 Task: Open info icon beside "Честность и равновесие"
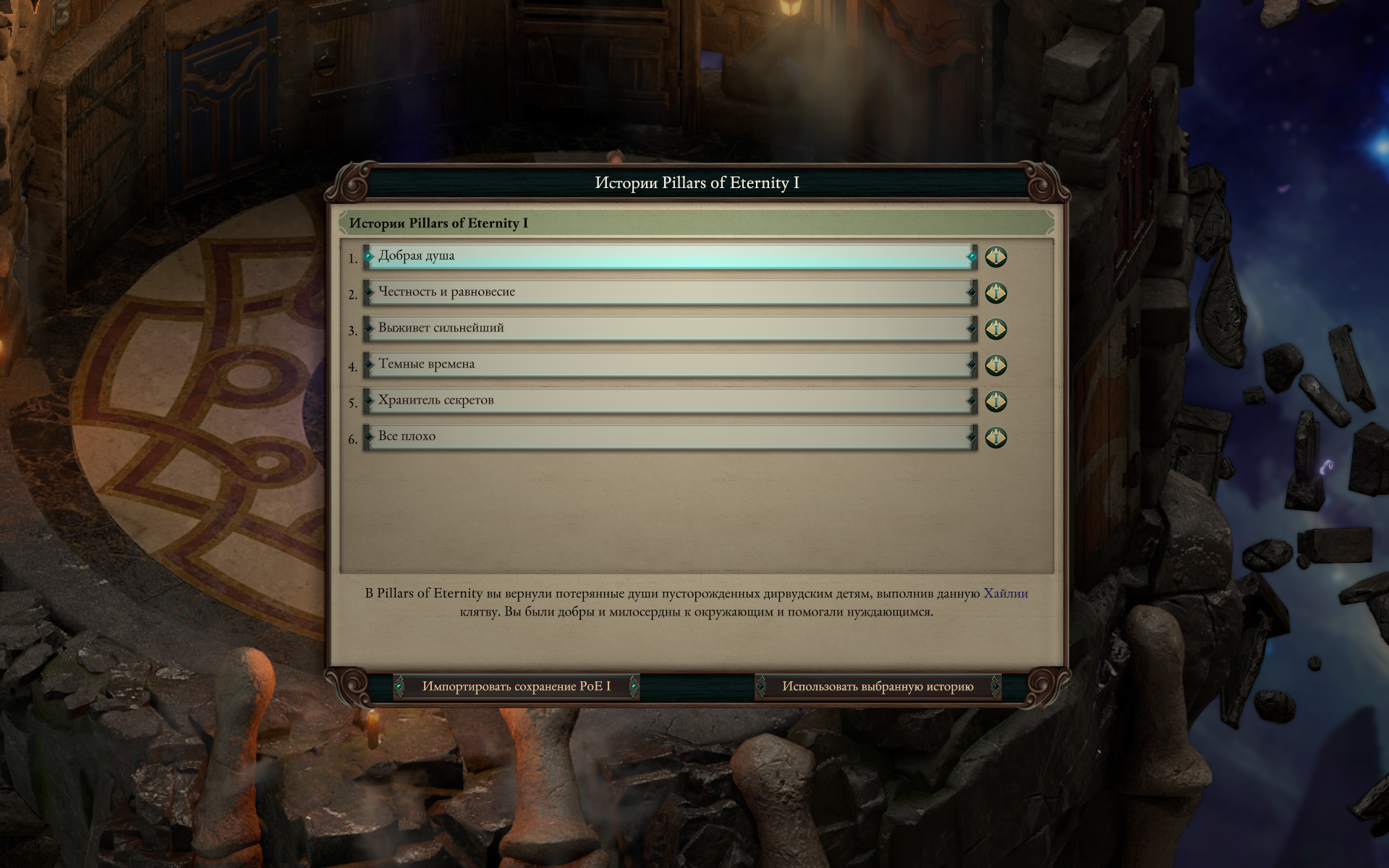[996, 293]
